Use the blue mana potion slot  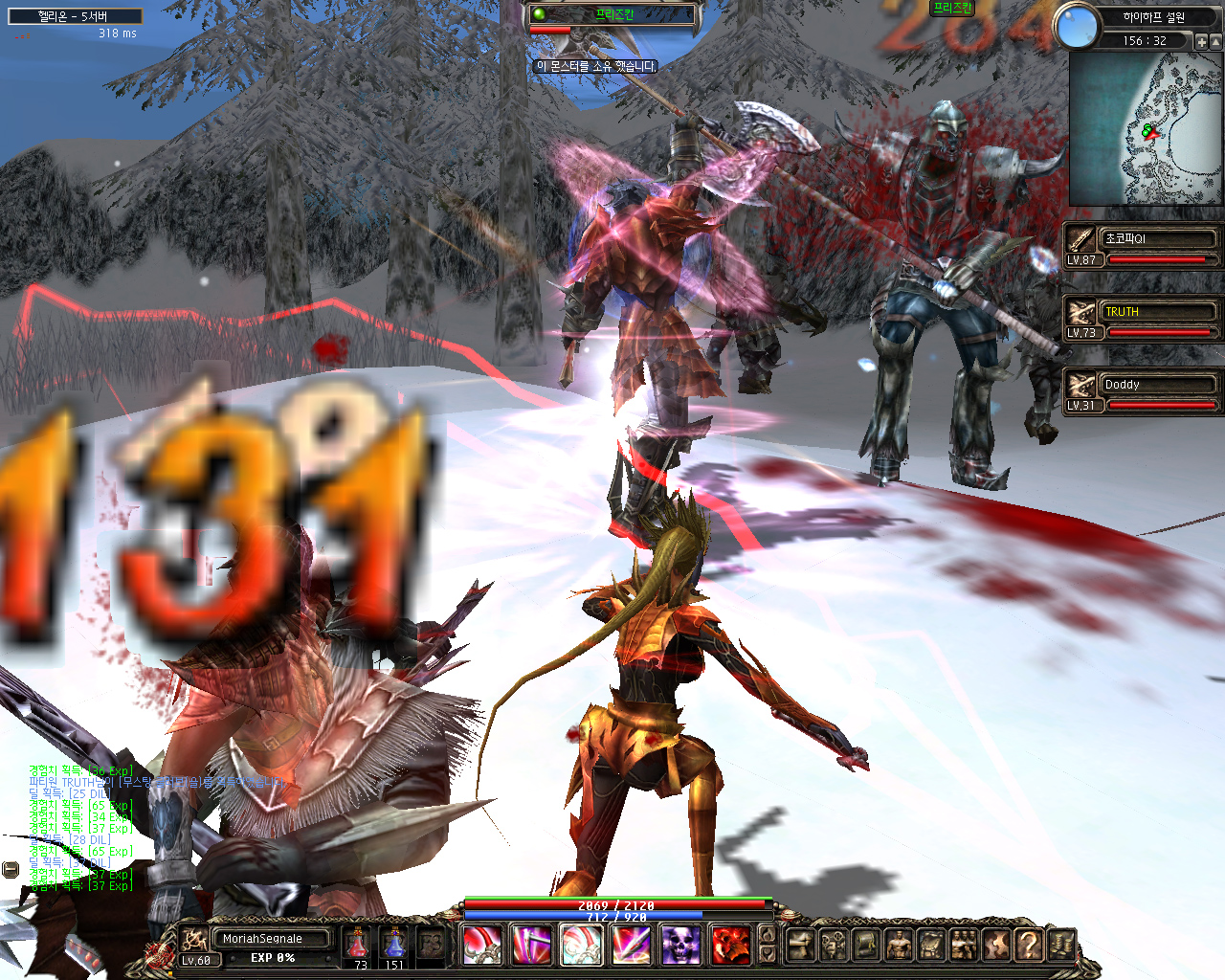click(393, 944)
